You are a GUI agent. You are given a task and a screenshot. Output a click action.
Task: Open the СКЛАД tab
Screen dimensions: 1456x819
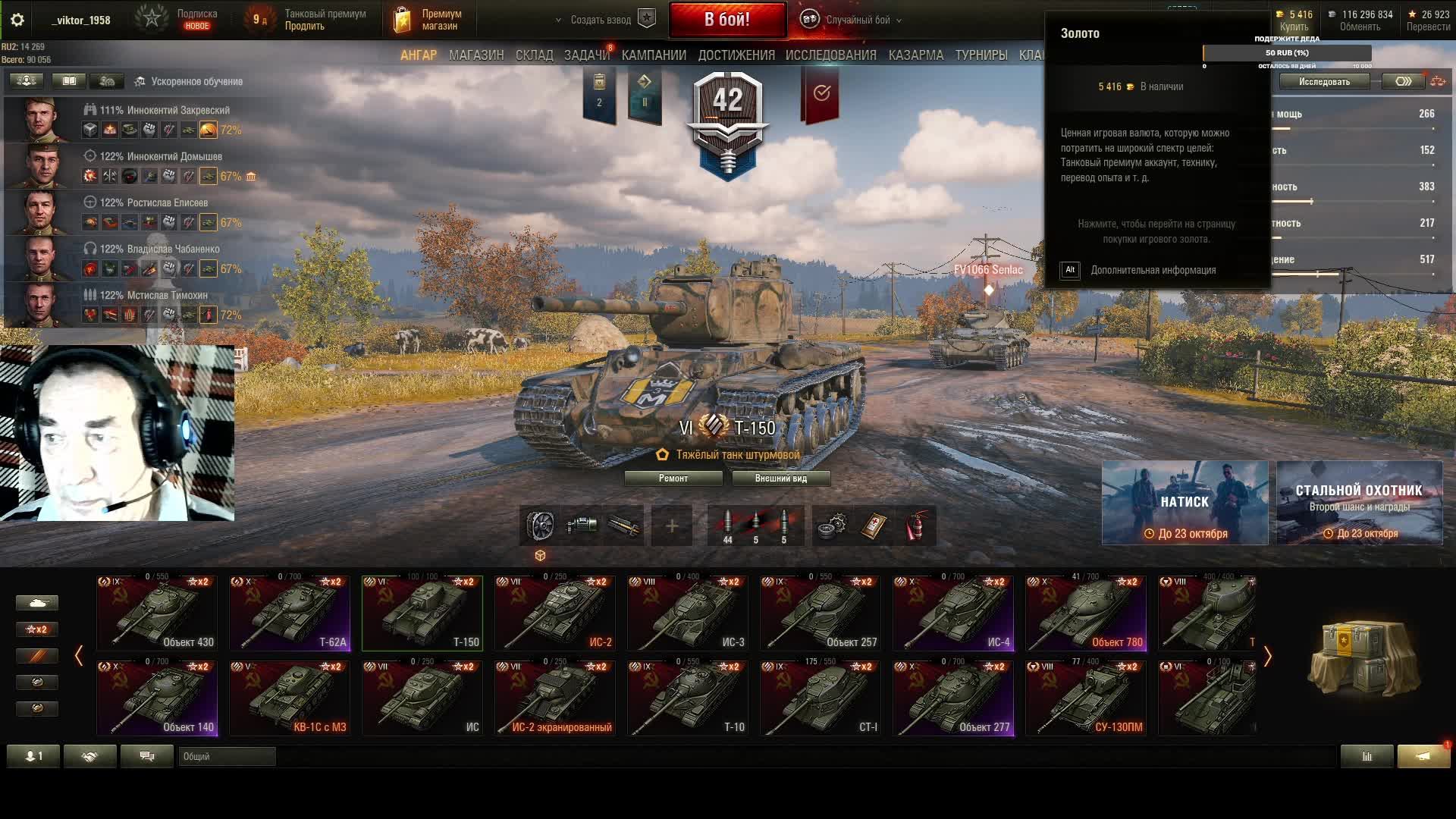534,55
